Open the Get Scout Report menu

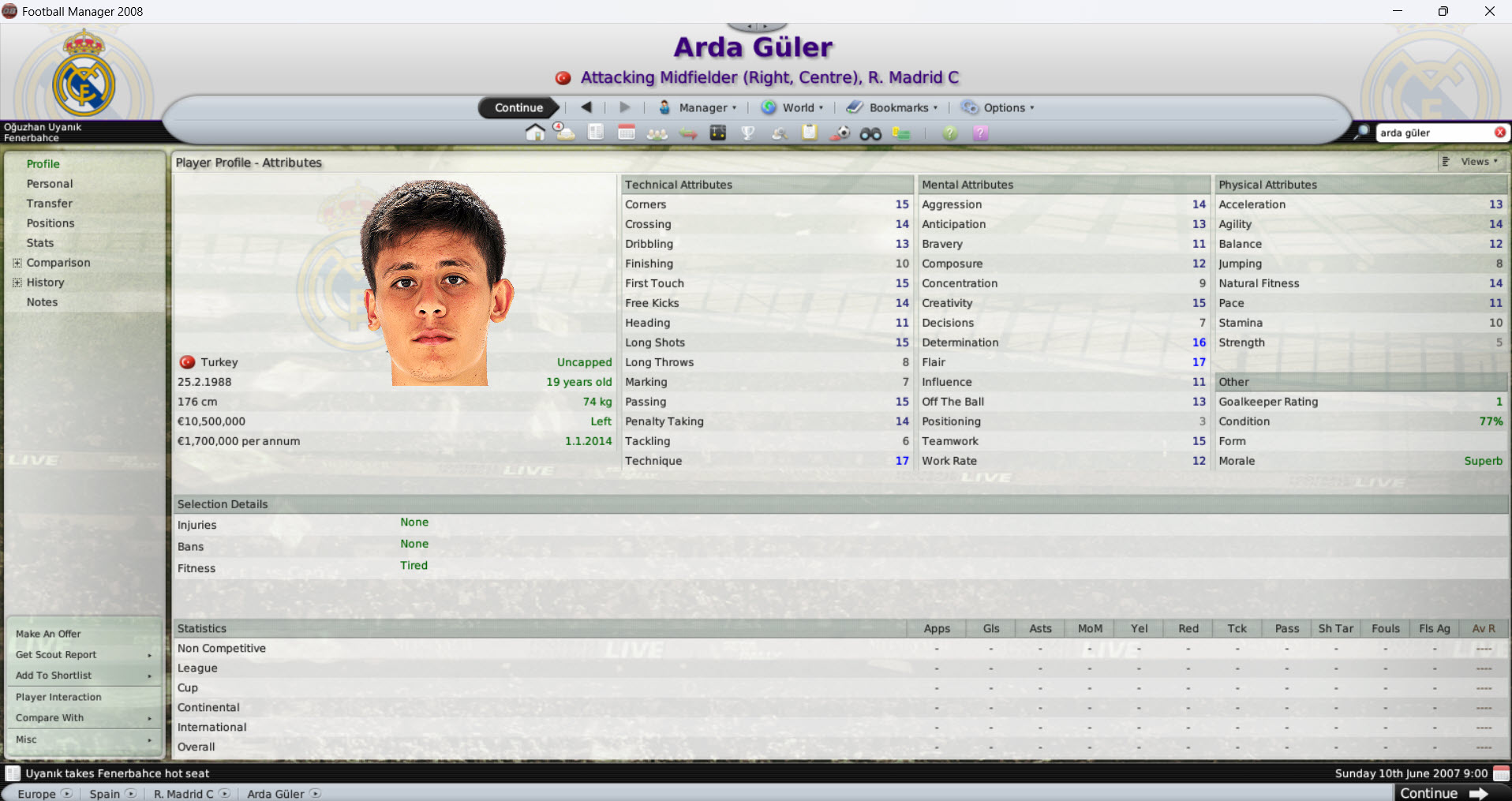pyautogui.click(x=56, y=654)
